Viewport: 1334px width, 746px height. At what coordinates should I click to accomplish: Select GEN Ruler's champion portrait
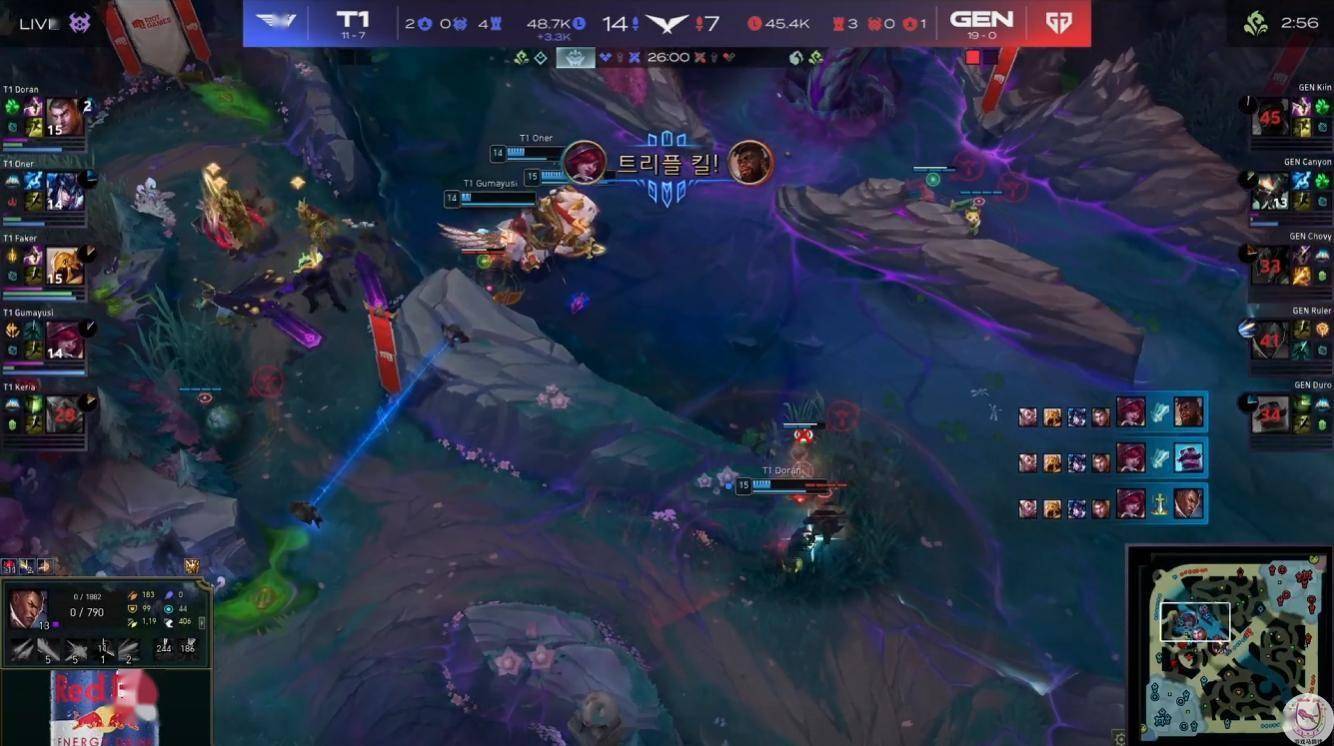pyautogui.click(x=1270, y=340)
